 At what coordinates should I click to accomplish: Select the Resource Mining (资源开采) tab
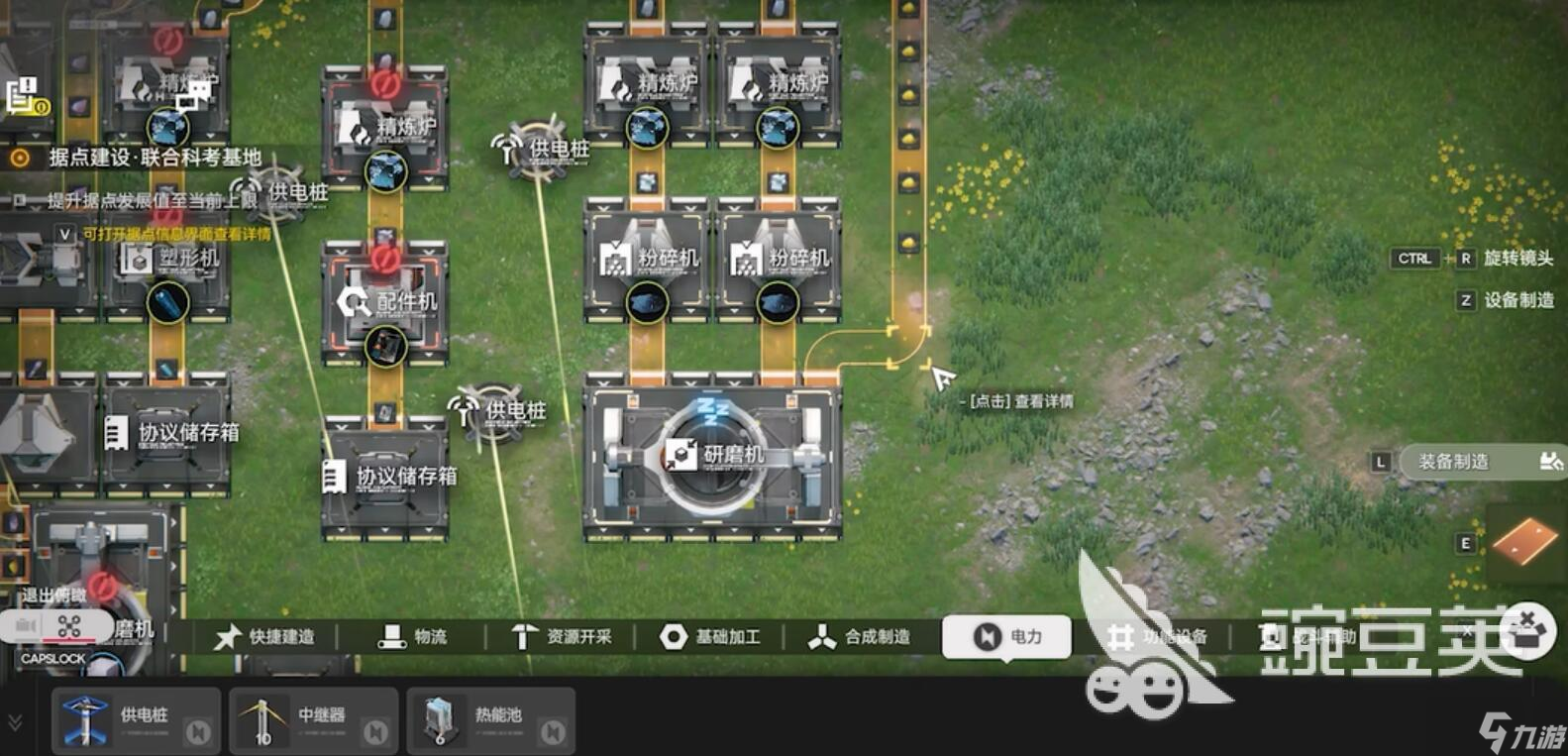(562, 636)
